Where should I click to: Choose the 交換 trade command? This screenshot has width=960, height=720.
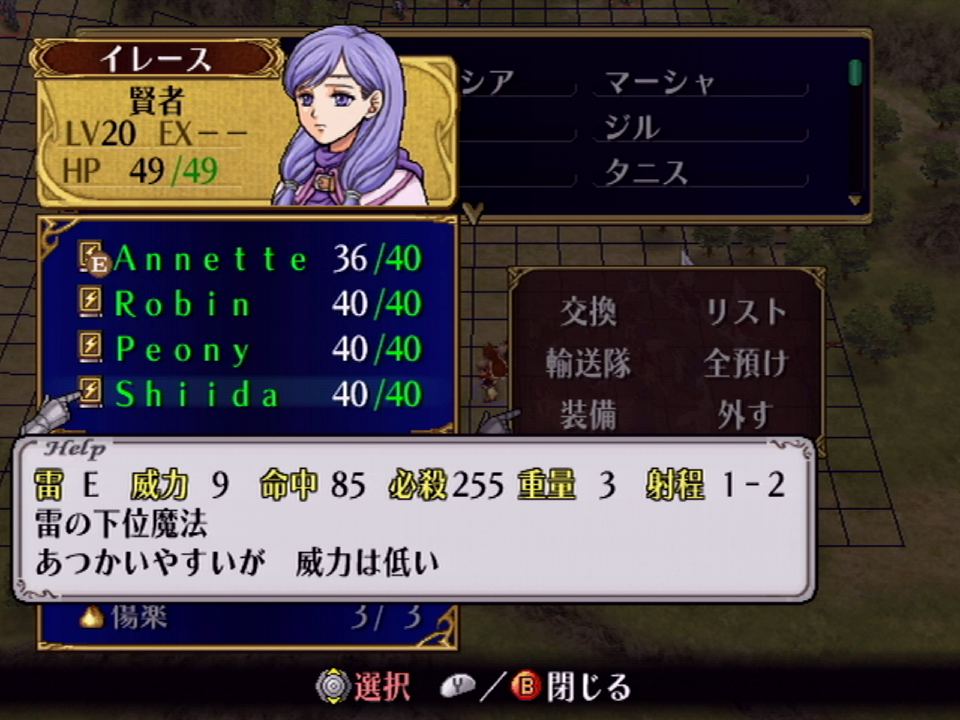tap(588, 312)
